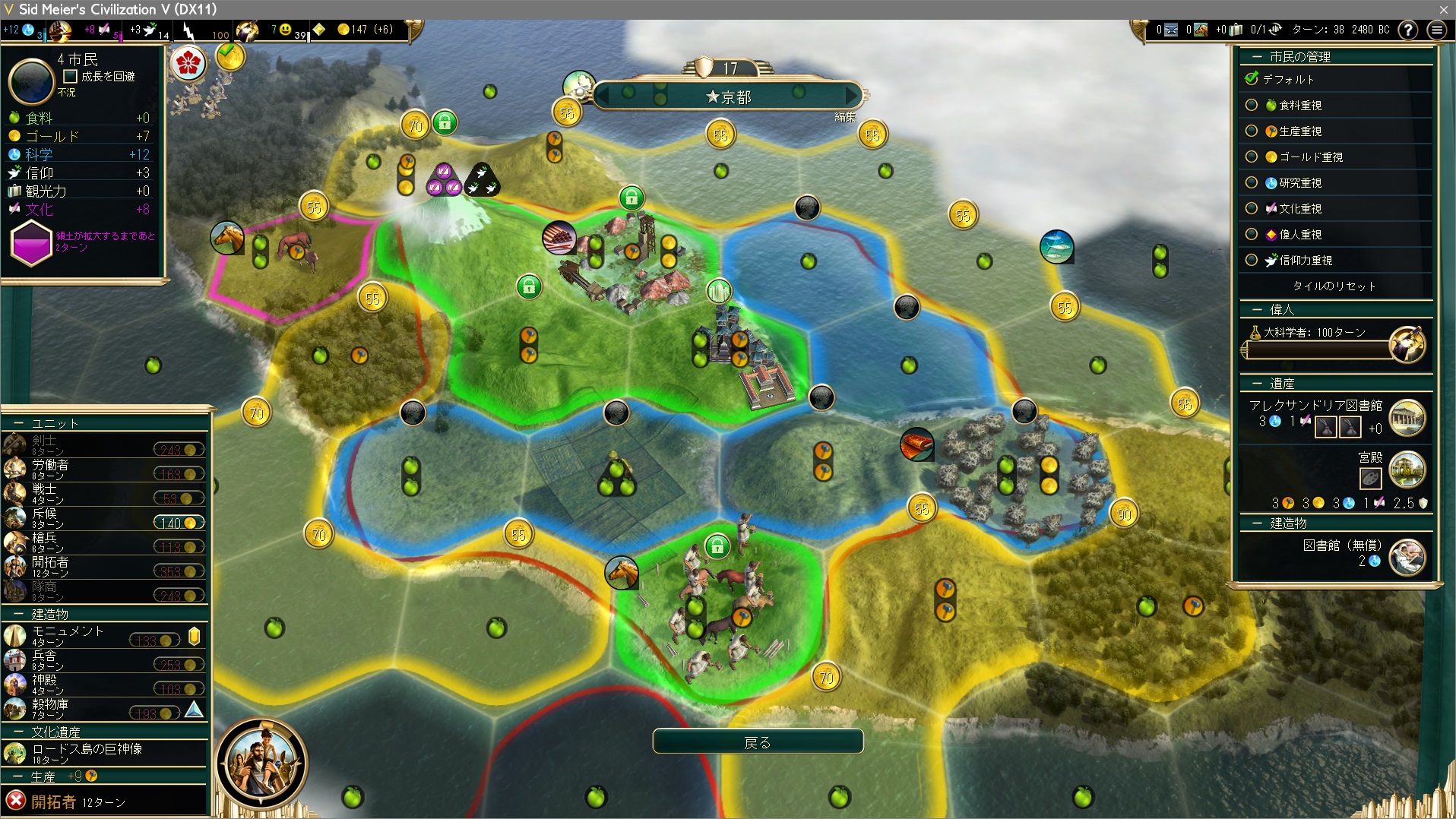Pick the 文化重視 focus option

(x=1252, y=209)
